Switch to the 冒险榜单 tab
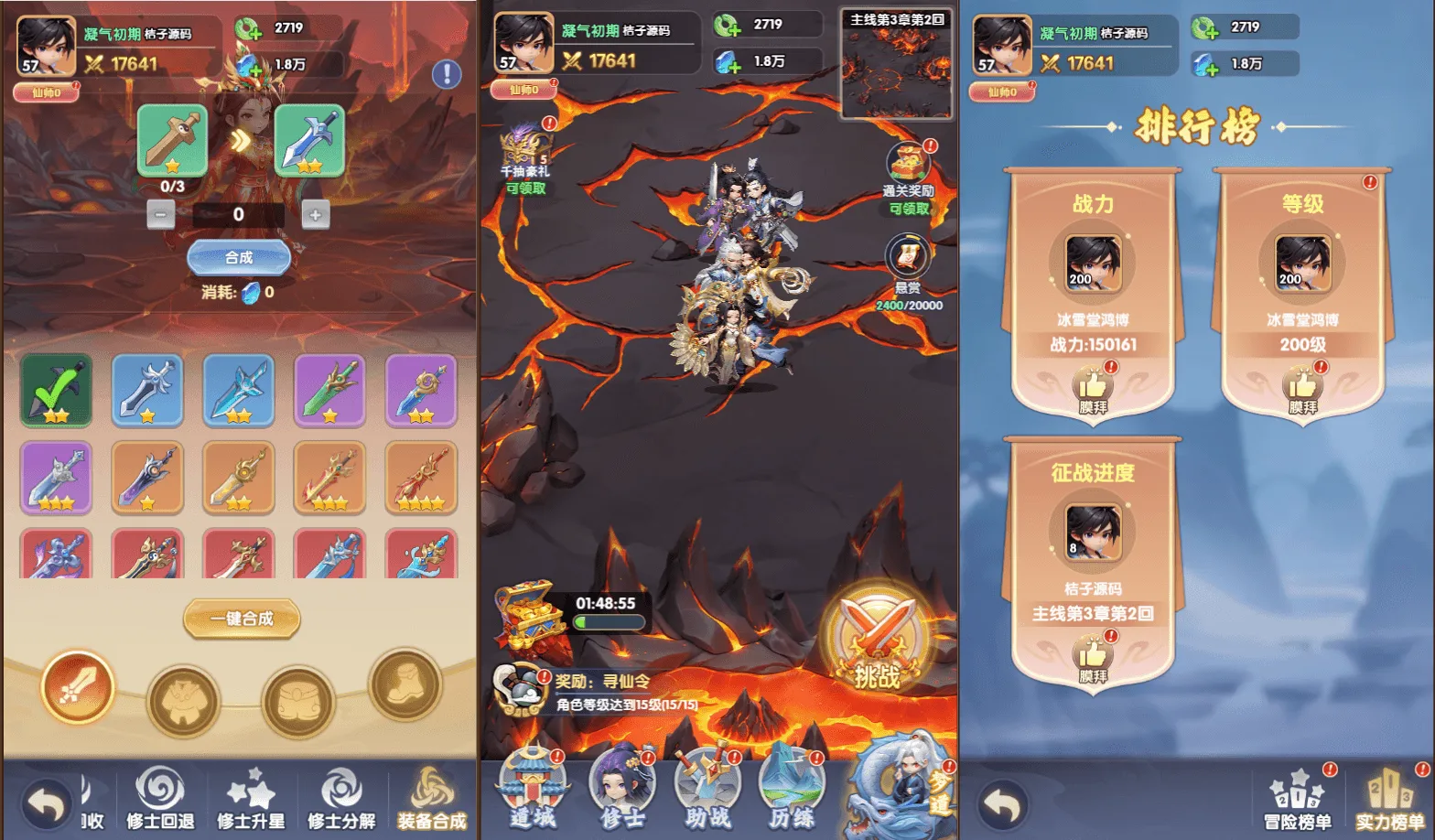 pyautogui.click(x=1298, y=798)
